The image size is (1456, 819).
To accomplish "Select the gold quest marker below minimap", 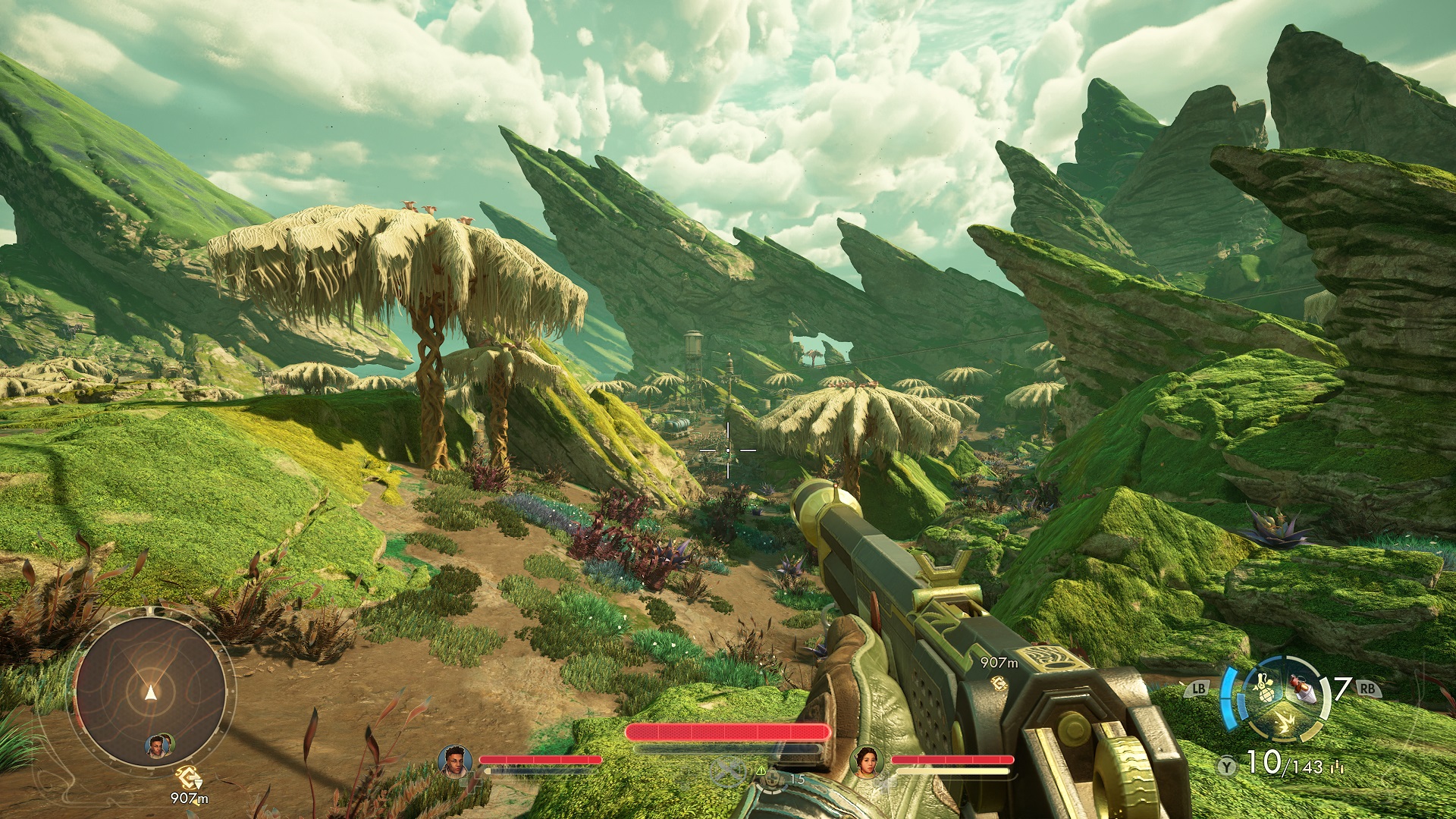I will (187, 777).
